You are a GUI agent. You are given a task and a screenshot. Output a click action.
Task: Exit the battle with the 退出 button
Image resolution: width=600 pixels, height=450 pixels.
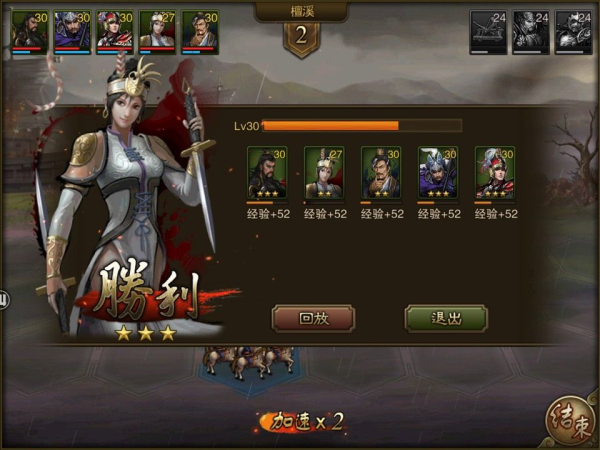pos(446,319)
